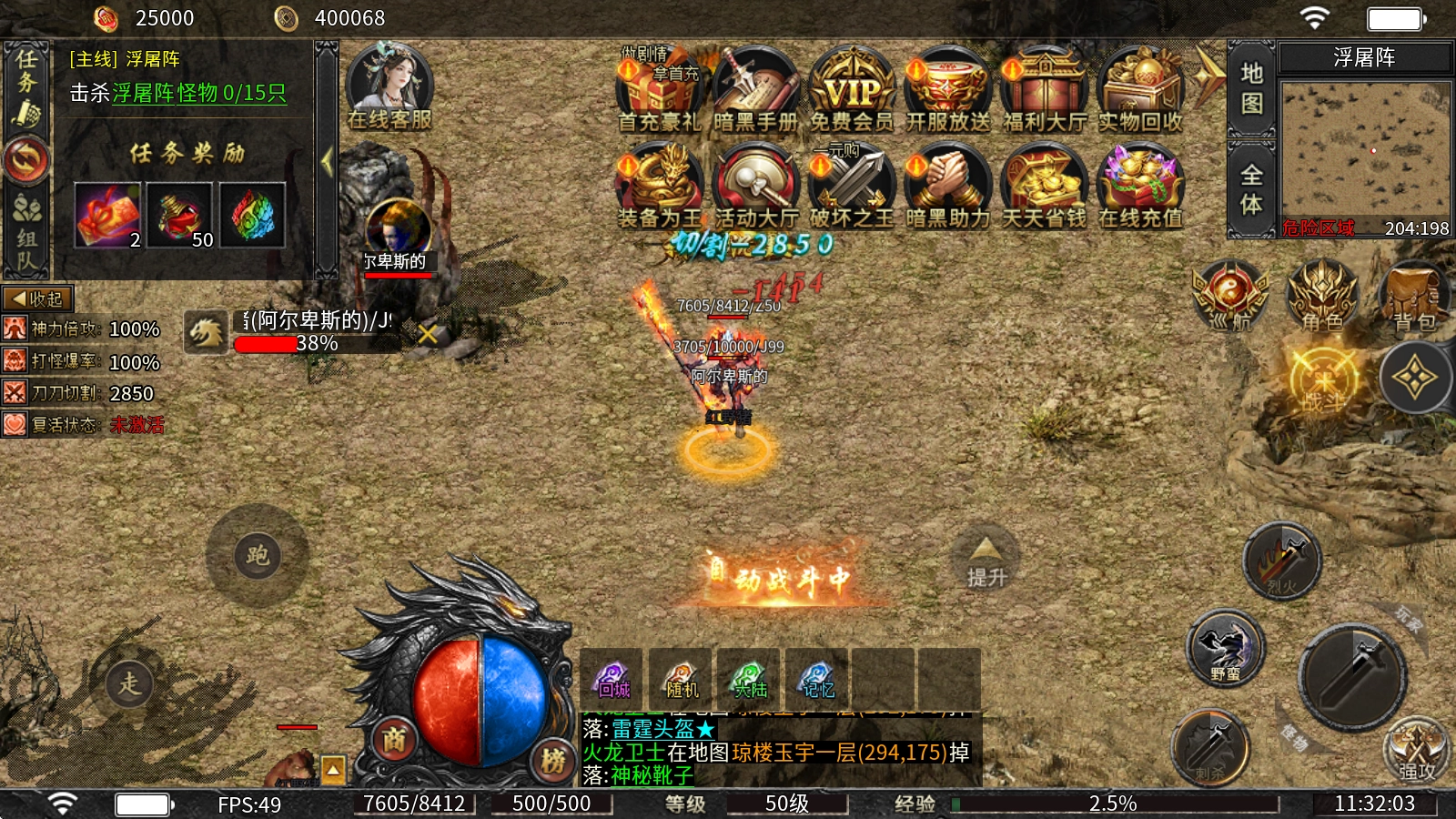Select the 击杀浮屠阵怪物 quest tracker
1456x819 pixels.
click(x=178, y=93)
